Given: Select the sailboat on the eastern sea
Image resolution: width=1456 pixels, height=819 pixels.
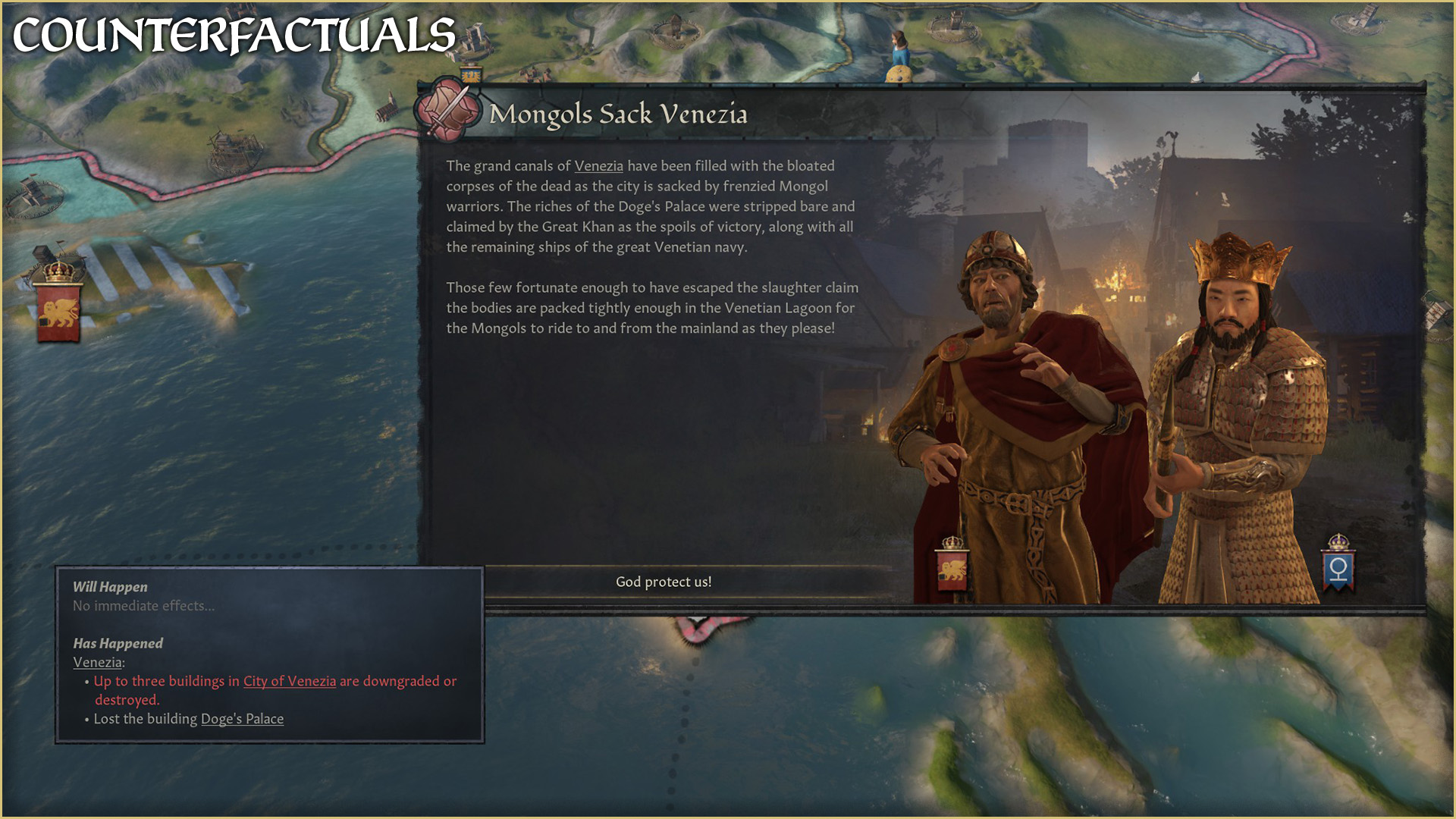Looking at the screenshot, I should [x=1196, y=76].
